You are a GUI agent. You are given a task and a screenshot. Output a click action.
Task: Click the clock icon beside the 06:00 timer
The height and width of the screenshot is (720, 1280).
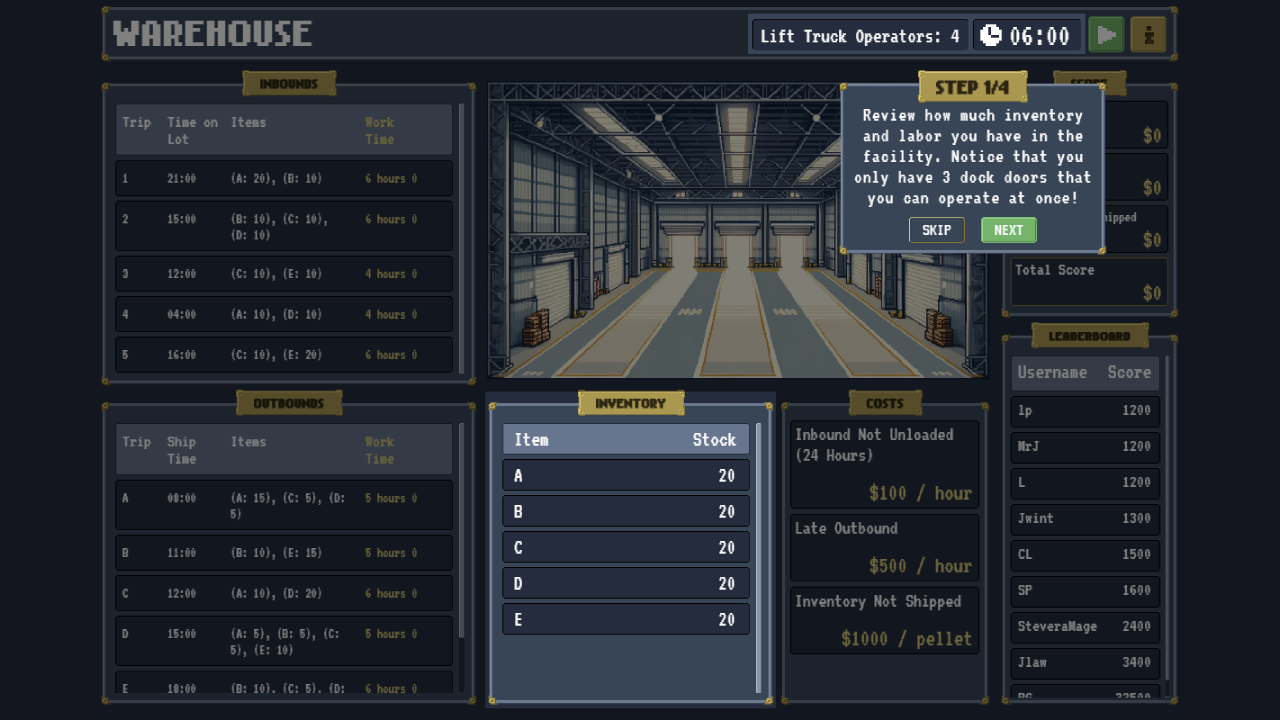click(x=990, y=33)
